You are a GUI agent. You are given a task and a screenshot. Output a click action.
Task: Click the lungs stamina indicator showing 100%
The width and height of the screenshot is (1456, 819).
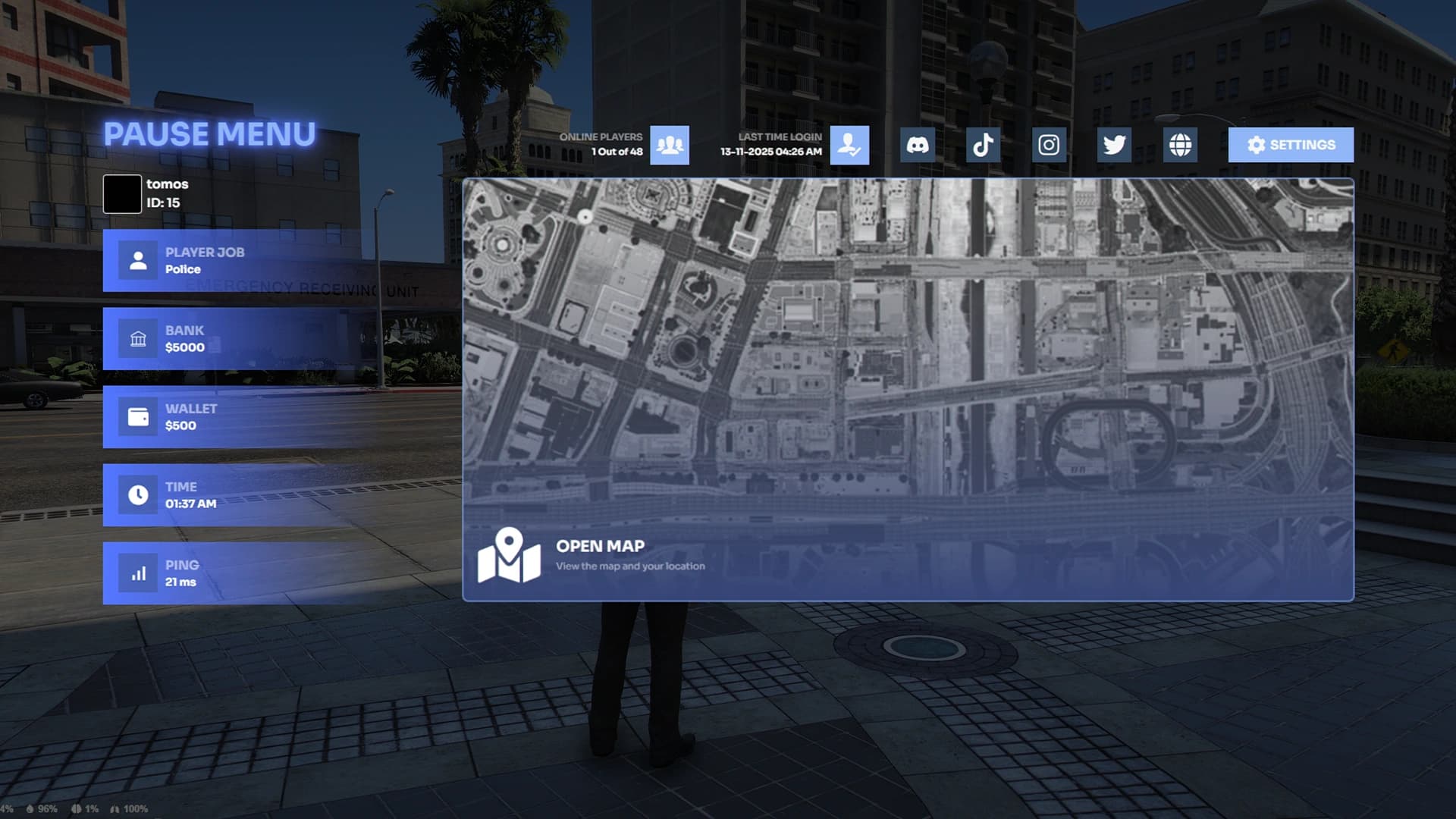coord(115,809)
